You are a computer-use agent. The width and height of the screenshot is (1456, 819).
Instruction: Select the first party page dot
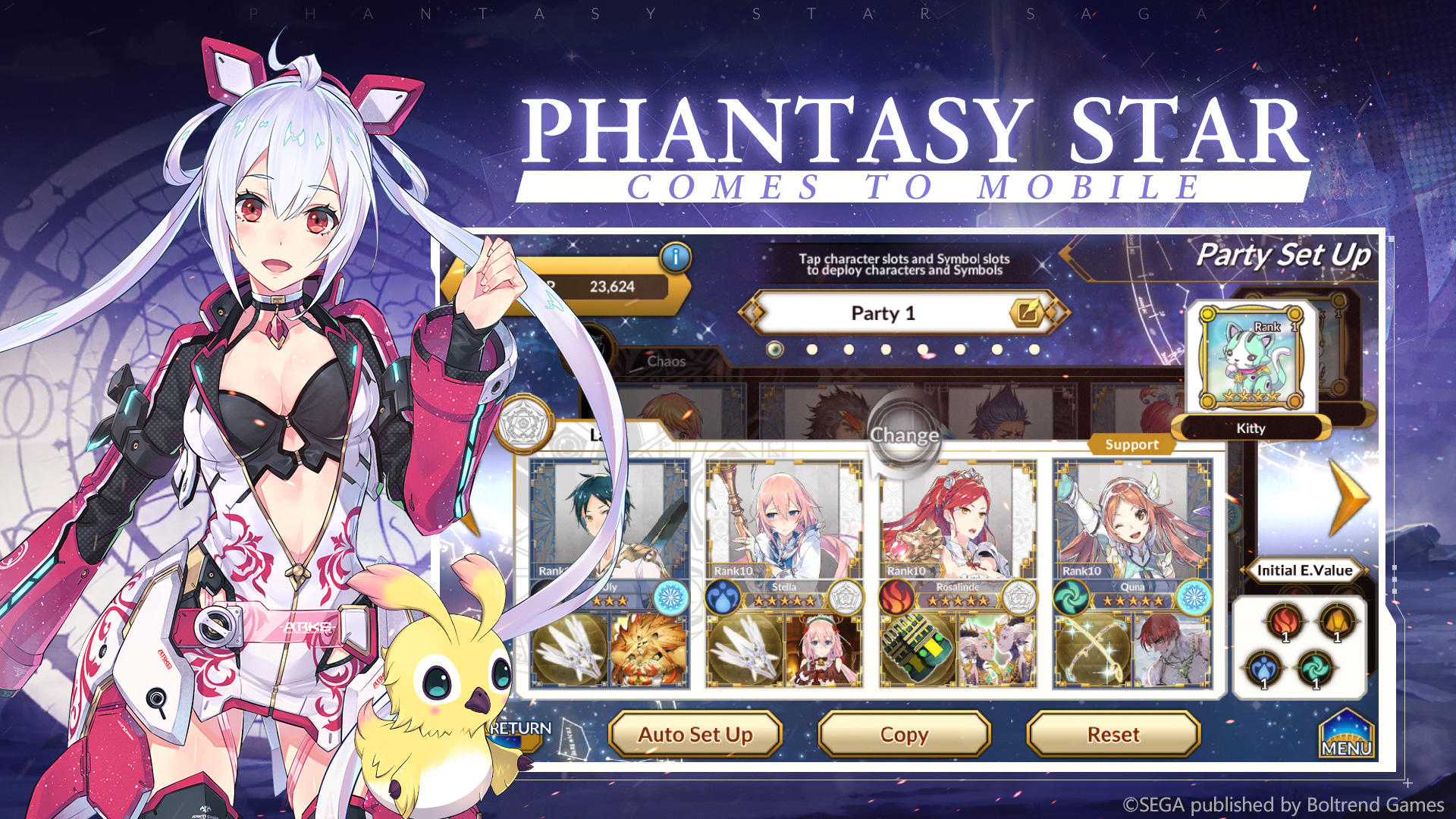774,349
